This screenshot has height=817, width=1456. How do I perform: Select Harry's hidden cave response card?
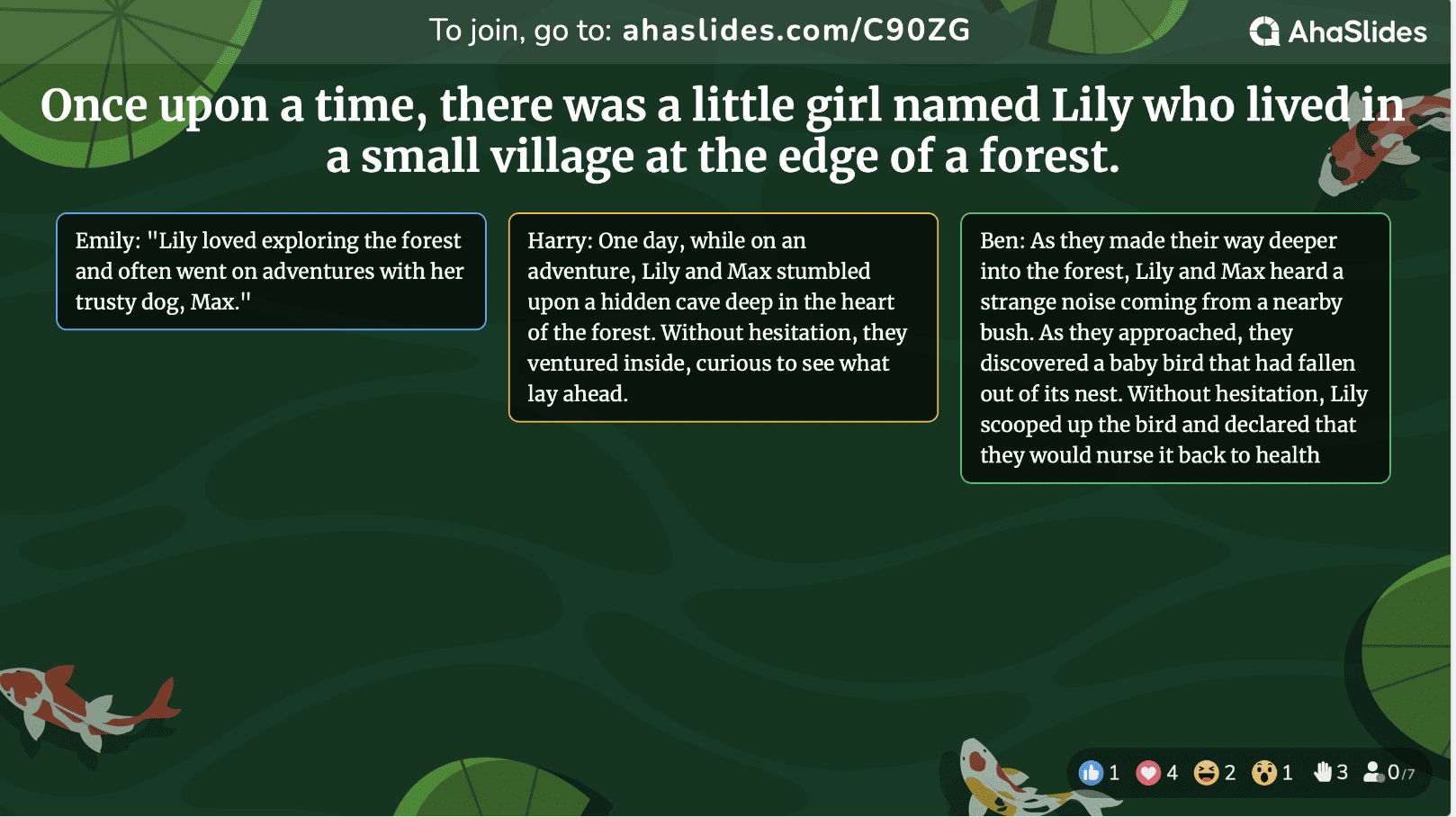pos(723,317)
